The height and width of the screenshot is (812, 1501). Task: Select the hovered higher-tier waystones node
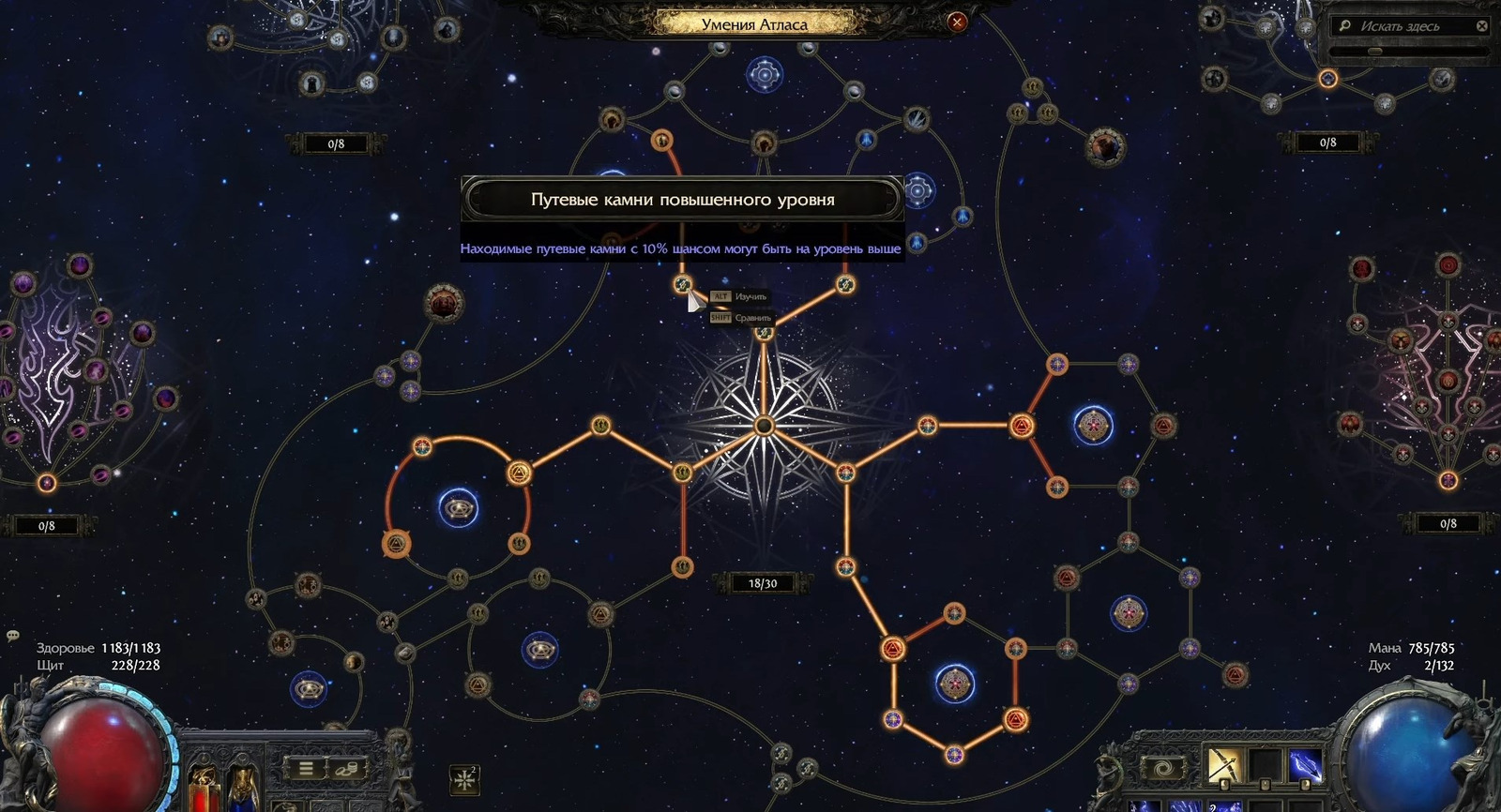pos(683,284)
